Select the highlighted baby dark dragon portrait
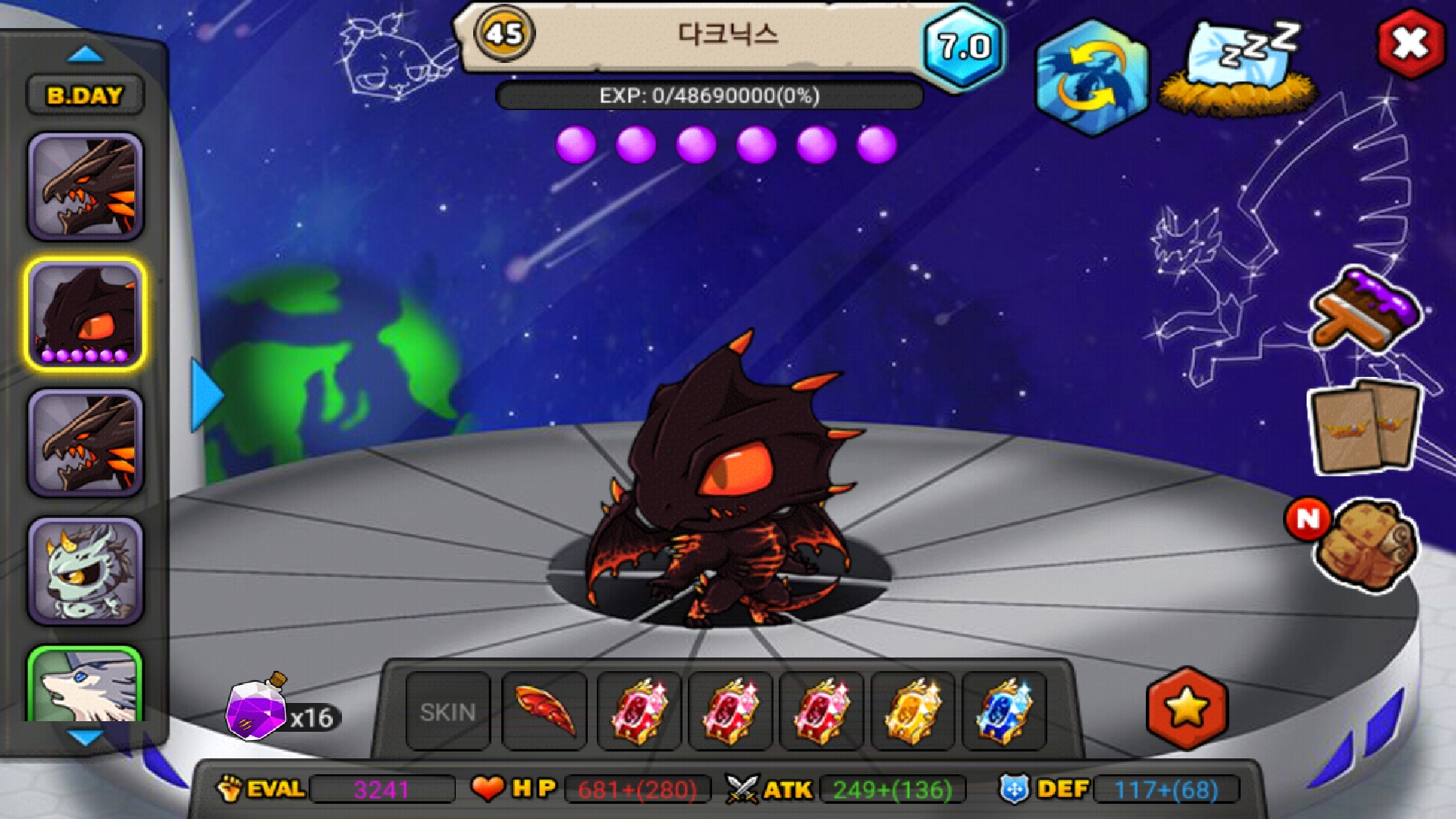The width and height of the screenshot is (1456, 819). click(86, 314)
